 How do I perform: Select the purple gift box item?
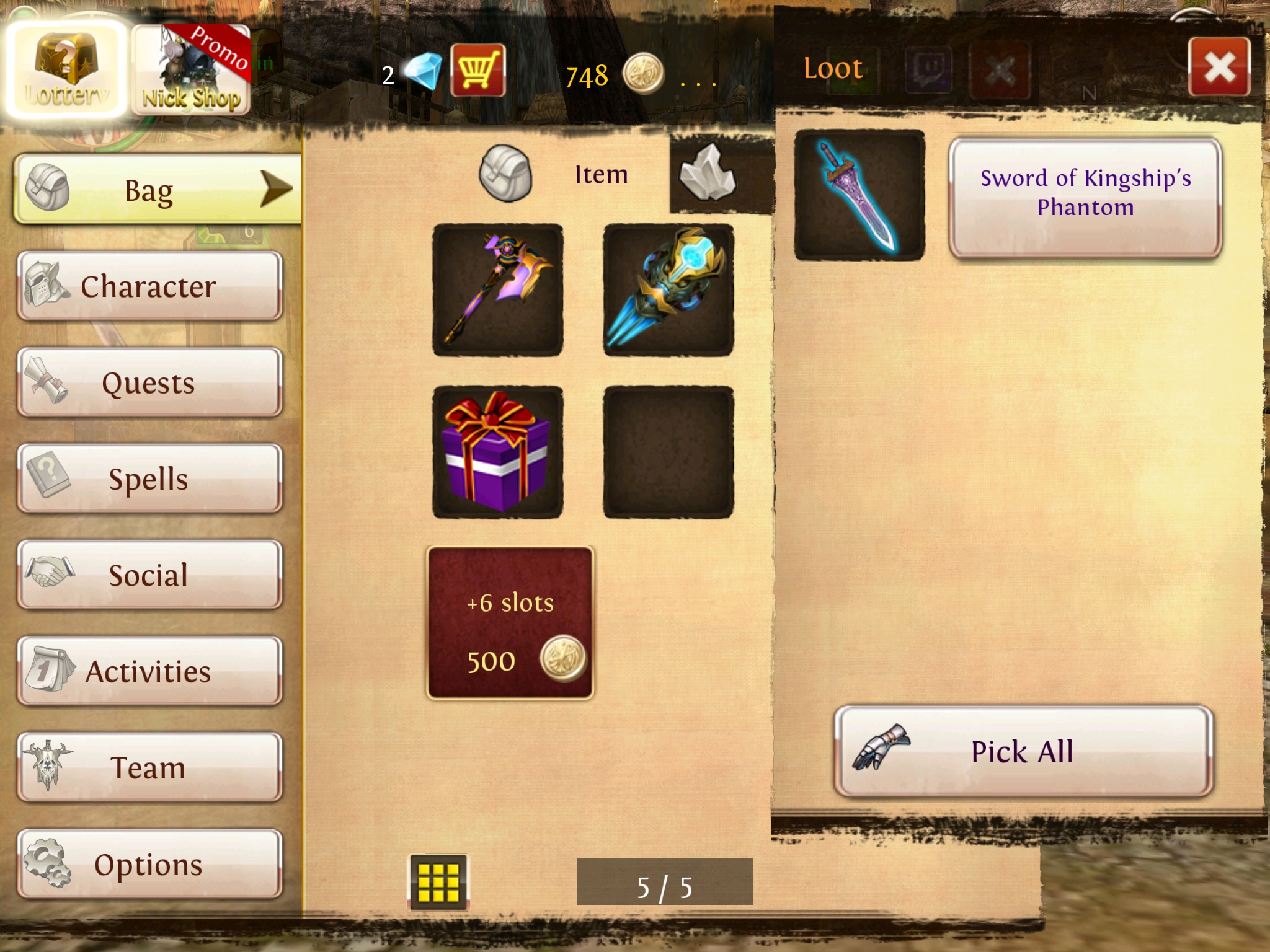pyautogui.click(x=498, y=452)
